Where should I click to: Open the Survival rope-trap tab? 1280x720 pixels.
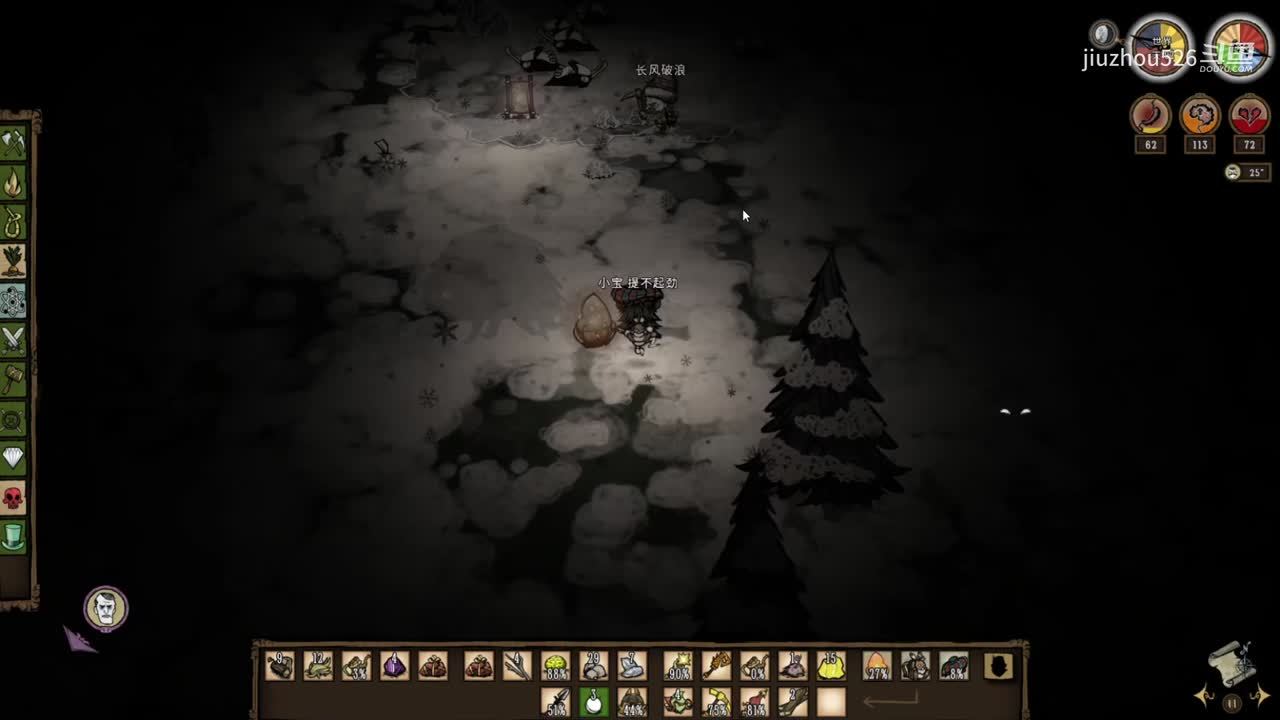pos(13,222)
